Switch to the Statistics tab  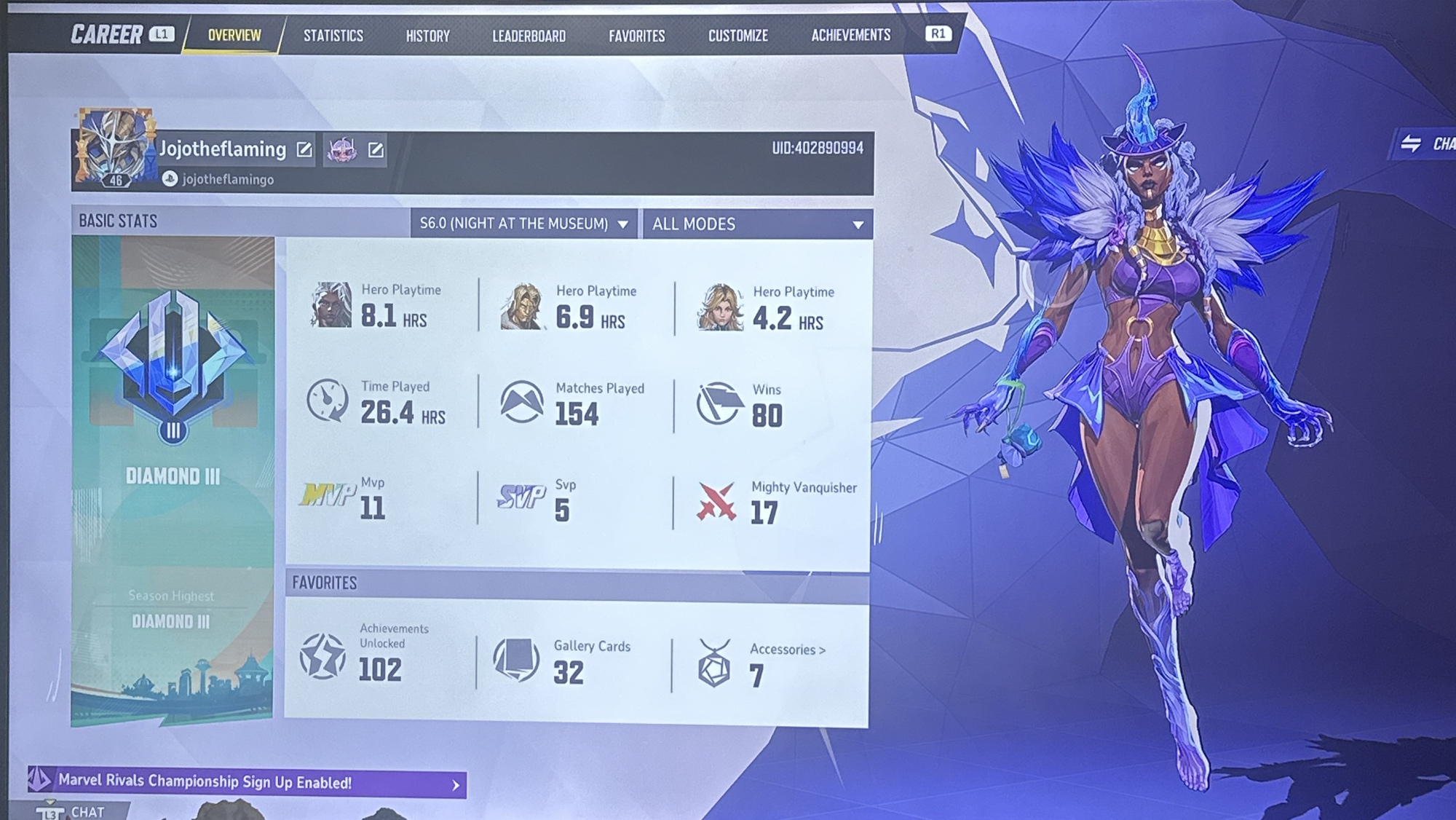point(333,36)
